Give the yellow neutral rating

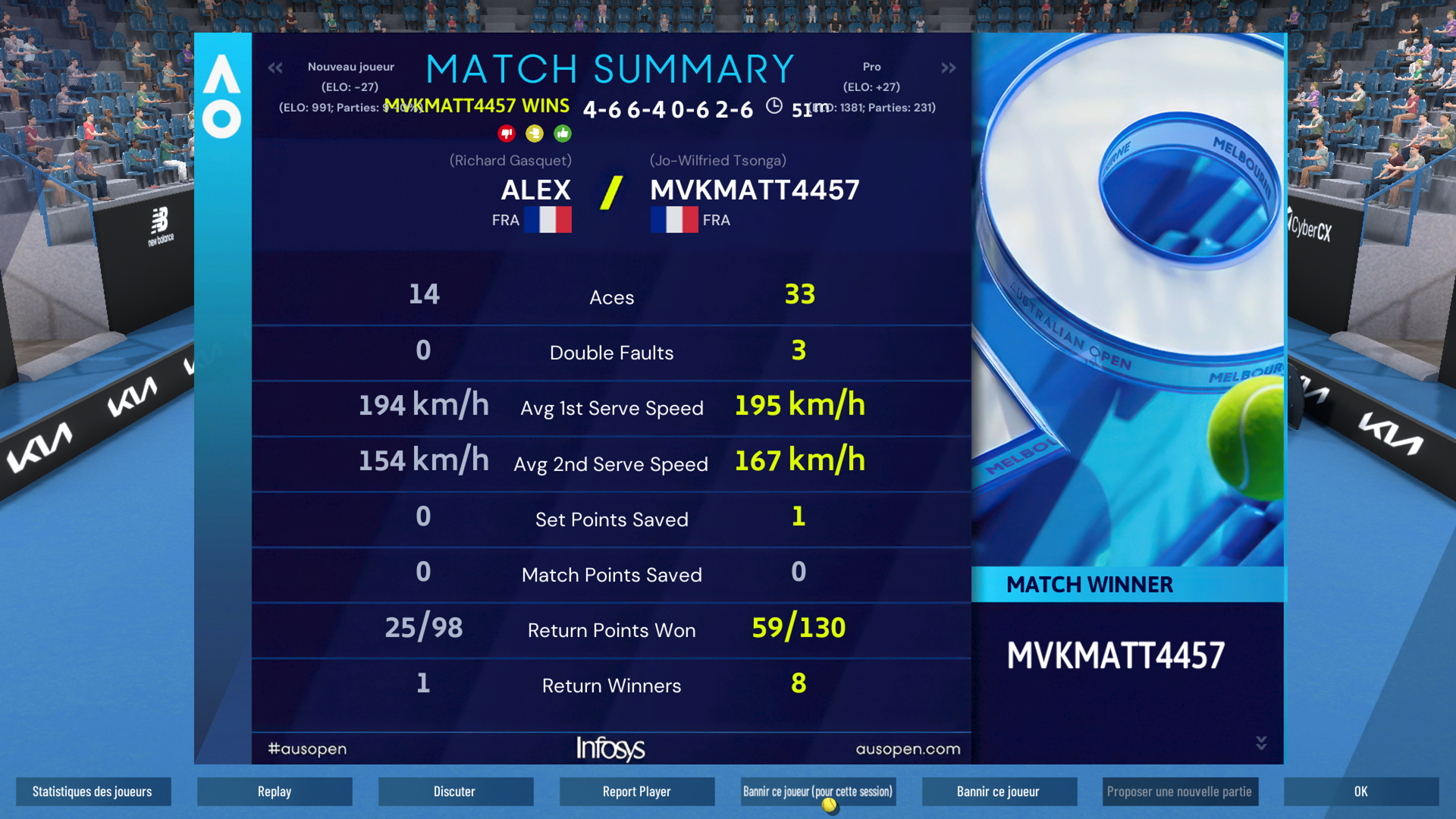click(x=535, y=134)
